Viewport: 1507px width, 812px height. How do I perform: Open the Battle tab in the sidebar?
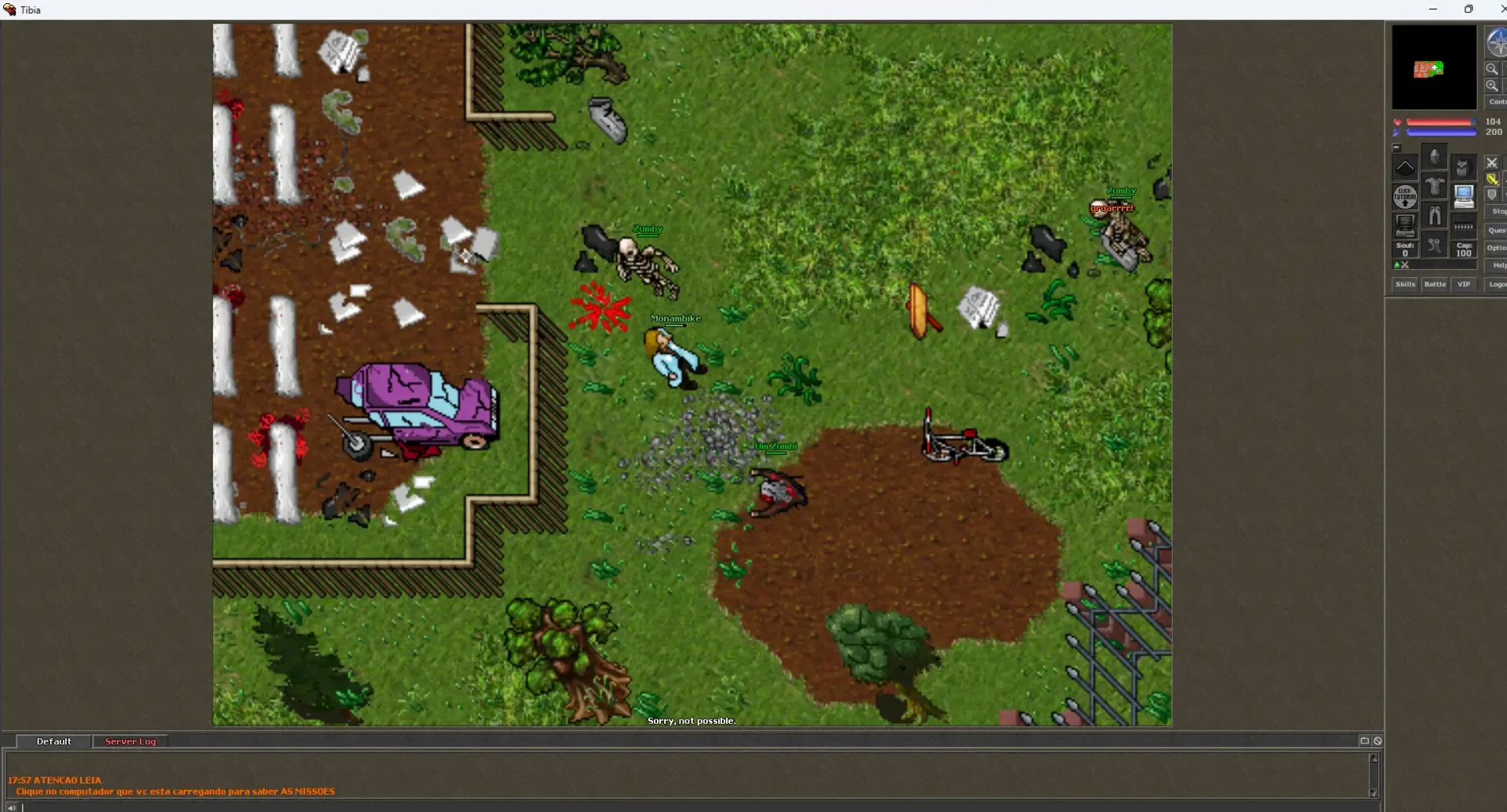tap(1436, 284)
